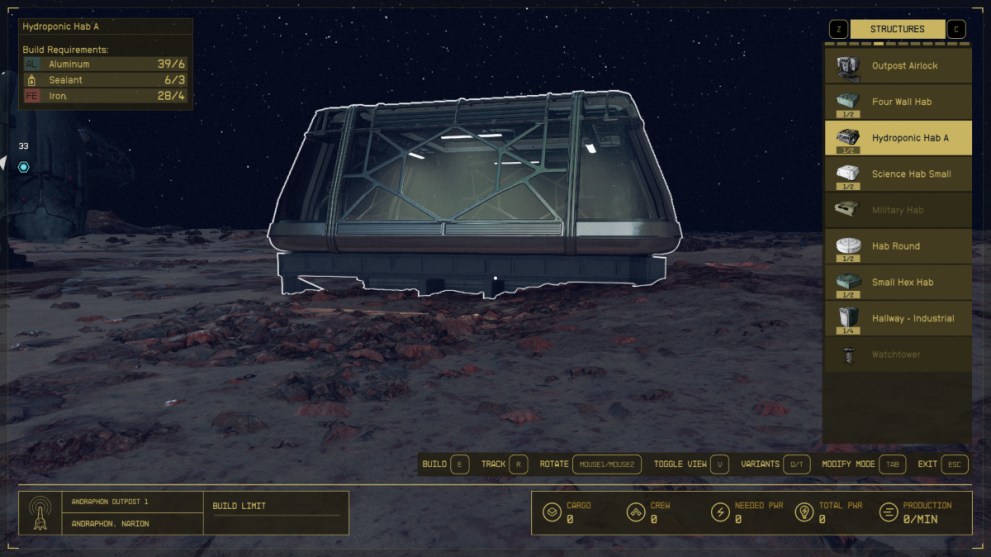Select Outpost Airlock from the structures list
This screenshot has height=557, width=991.
tap(897, 66)
